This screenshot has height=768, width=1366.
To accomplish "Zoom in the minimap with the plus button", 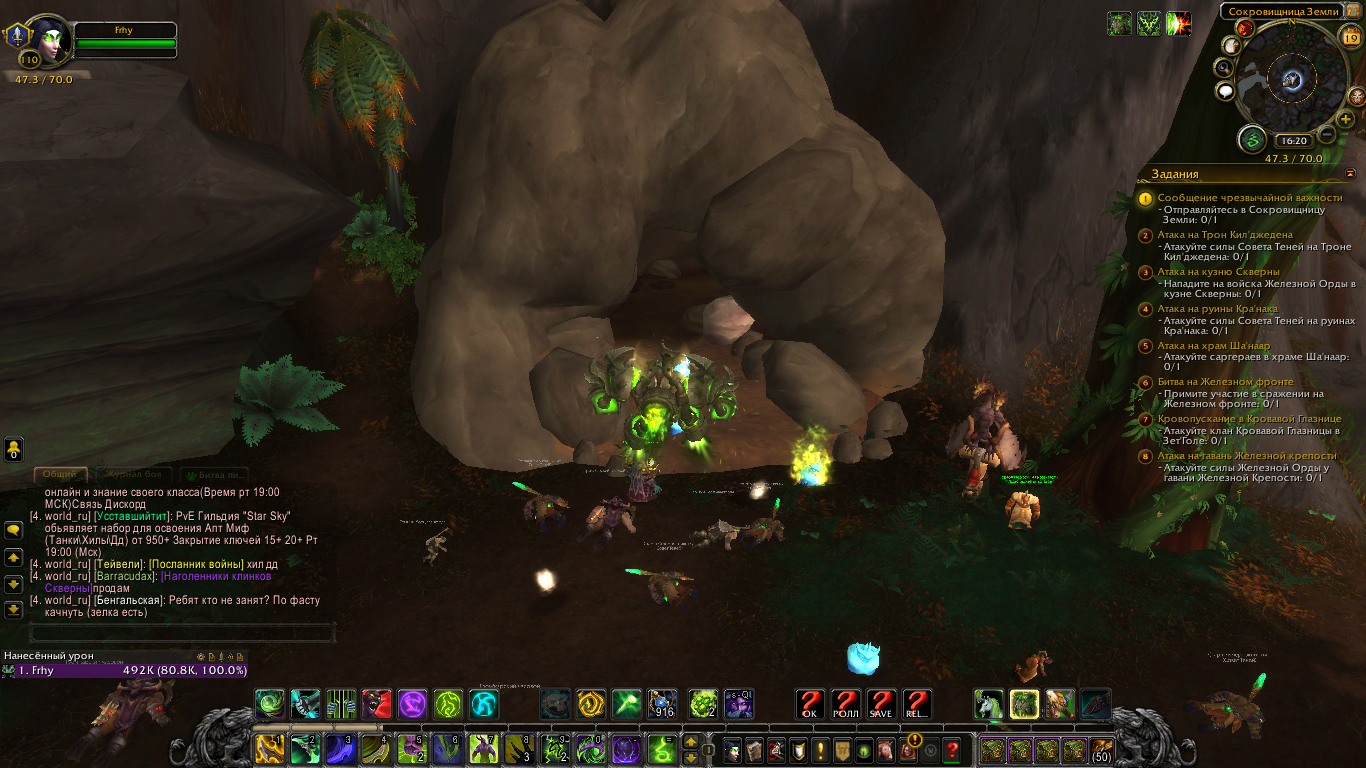I will coord(1346,119).
